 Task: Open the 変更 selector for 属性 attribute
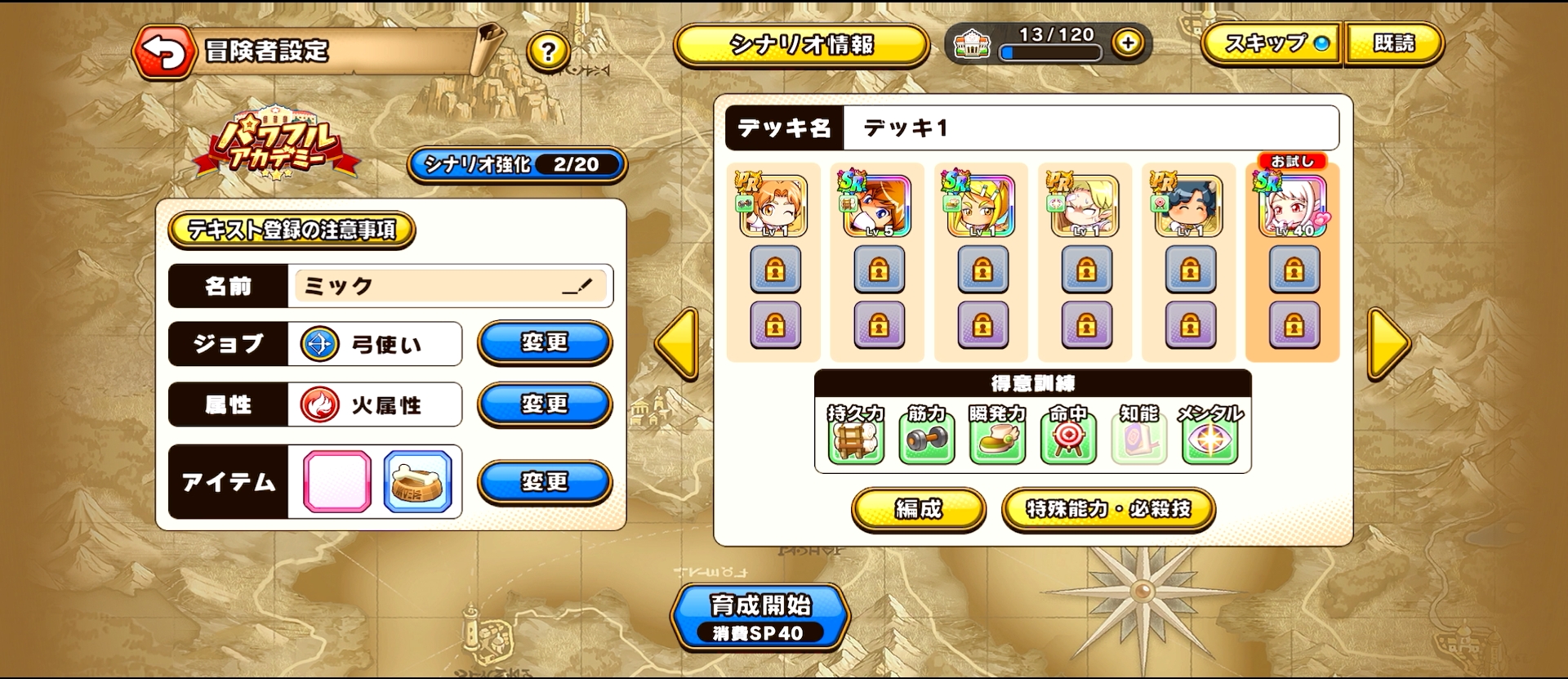coord(544,404)
